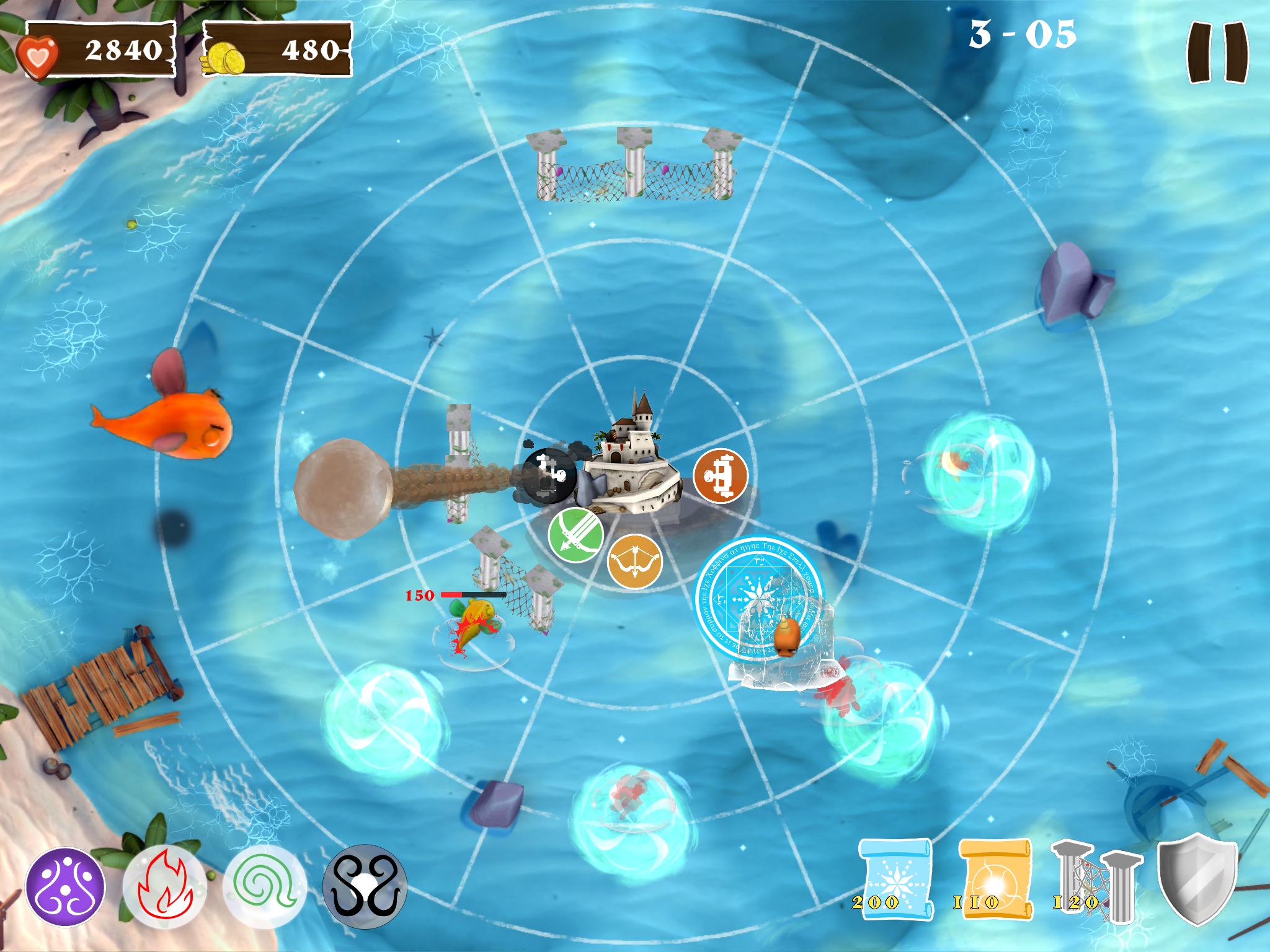Choose the yellow crossbow upgrade badge
Screen dimensions: 1270x952
point(634,562)
